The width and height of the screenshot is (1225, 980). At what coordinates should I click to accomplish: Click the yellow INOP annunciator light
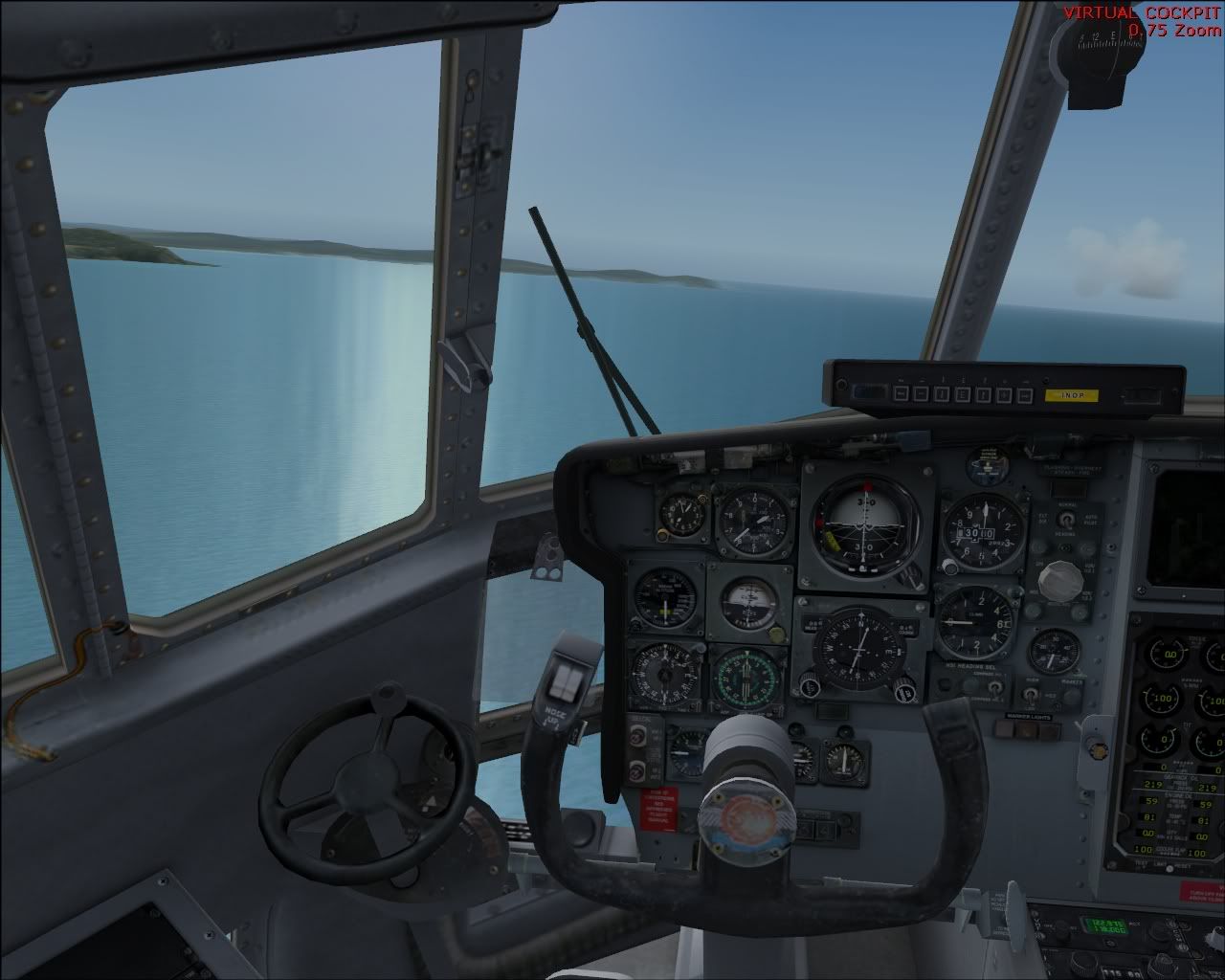[x=1064, y=394]
